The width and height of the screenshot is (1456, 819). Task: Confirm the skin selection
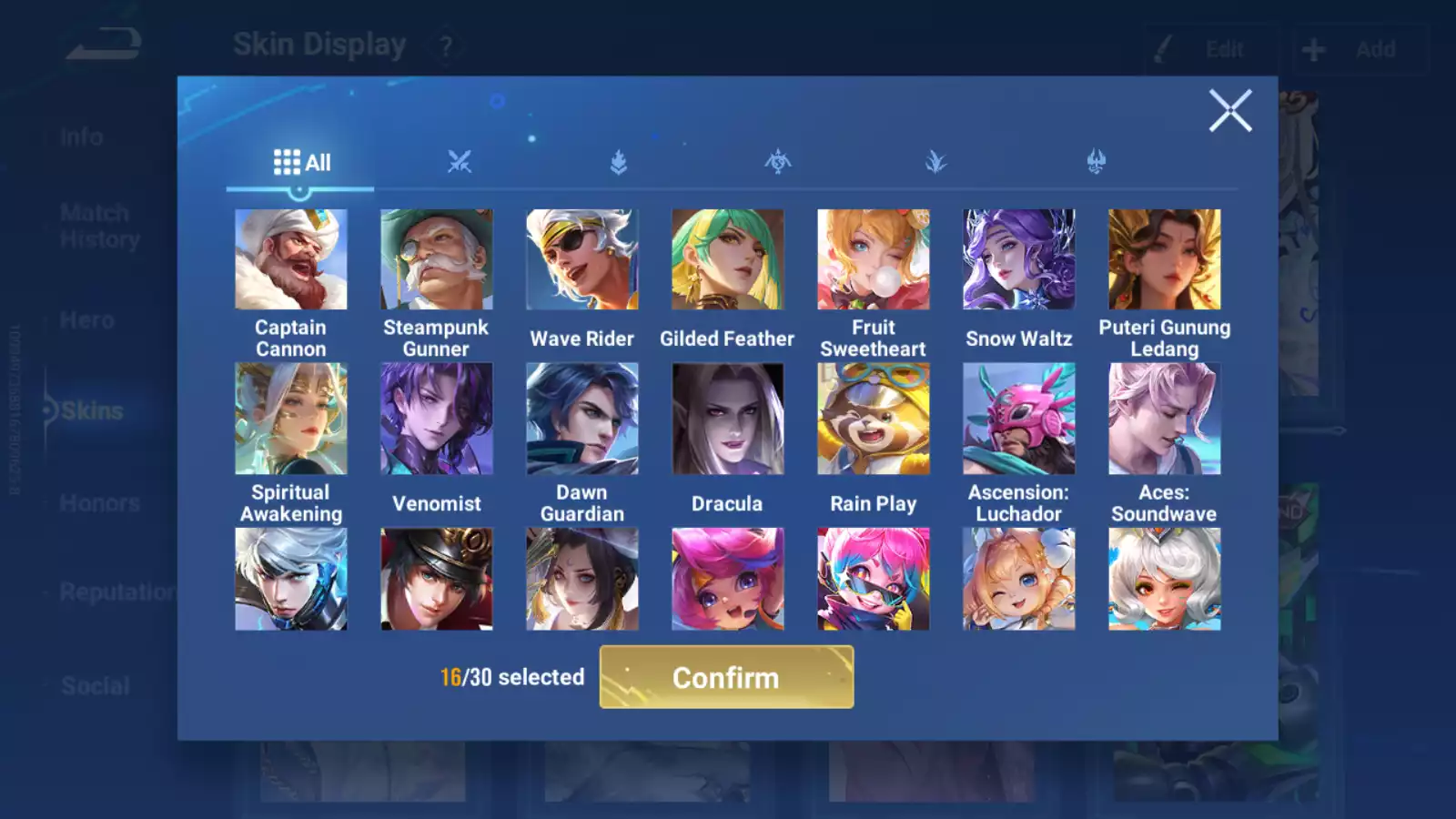tap(725, 677)
